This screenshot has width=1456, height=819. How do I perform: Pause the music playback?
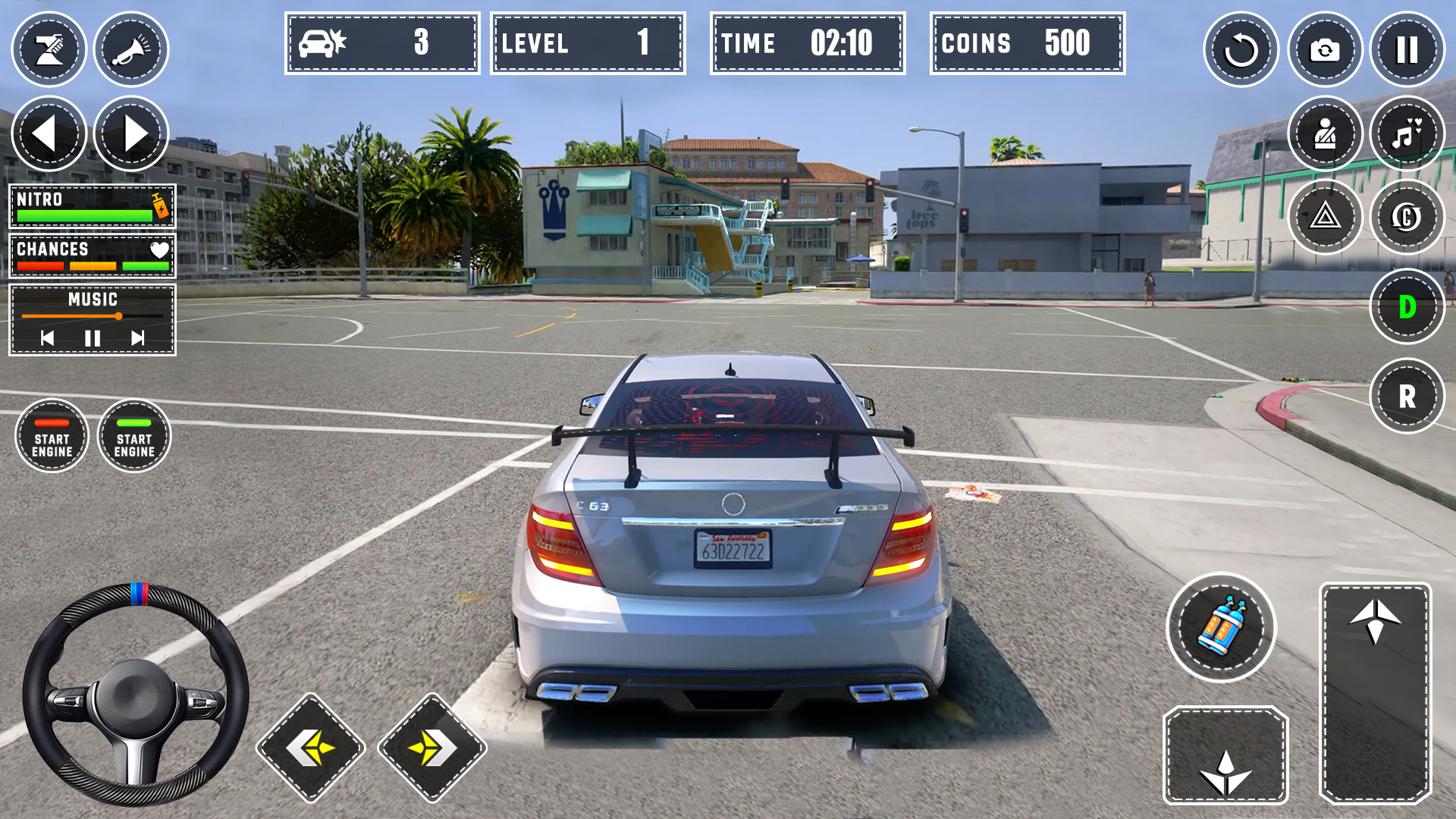click(93, 338)
